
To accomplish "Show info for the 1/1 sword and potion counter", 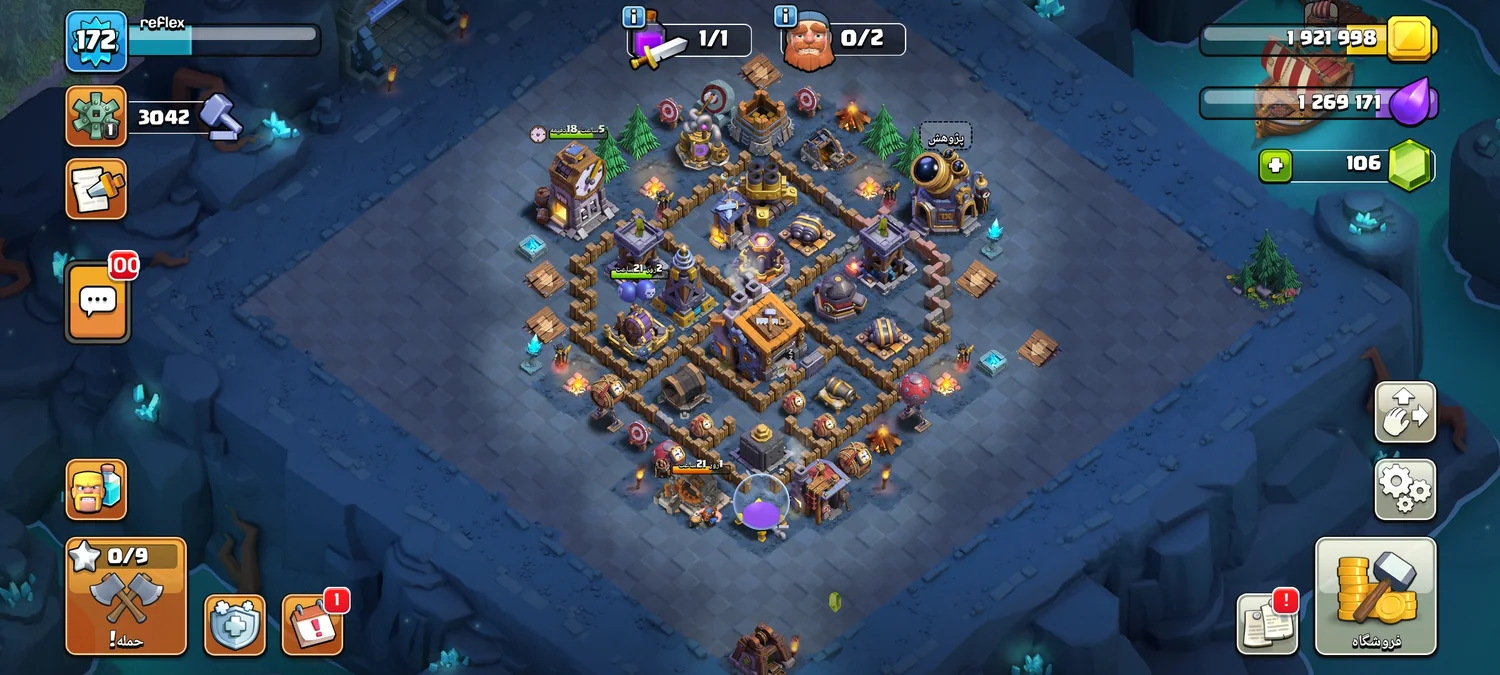I will pyautogui.click(x=633, y=17).
